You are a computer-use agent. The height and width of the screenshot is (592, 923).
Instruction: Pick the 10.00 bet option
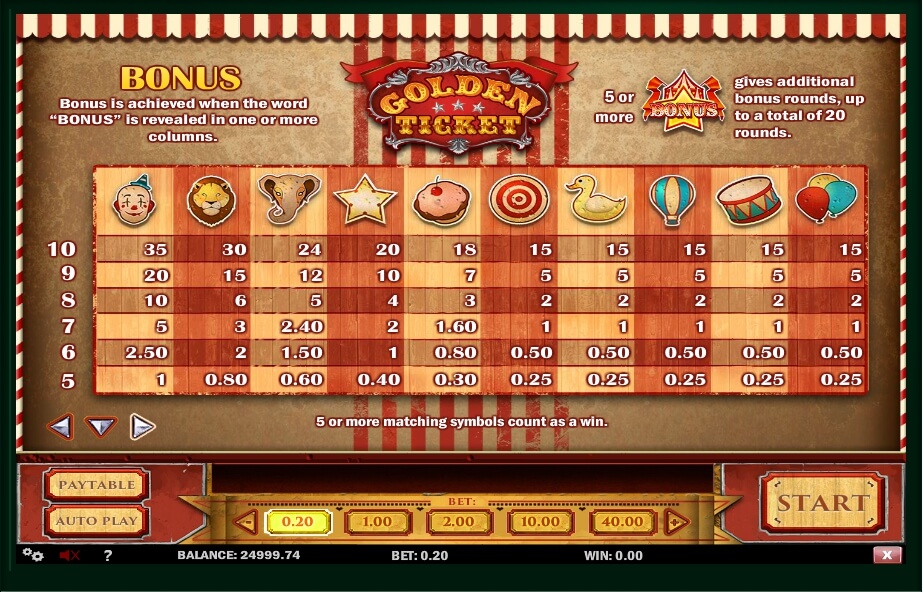click(541, 522)
